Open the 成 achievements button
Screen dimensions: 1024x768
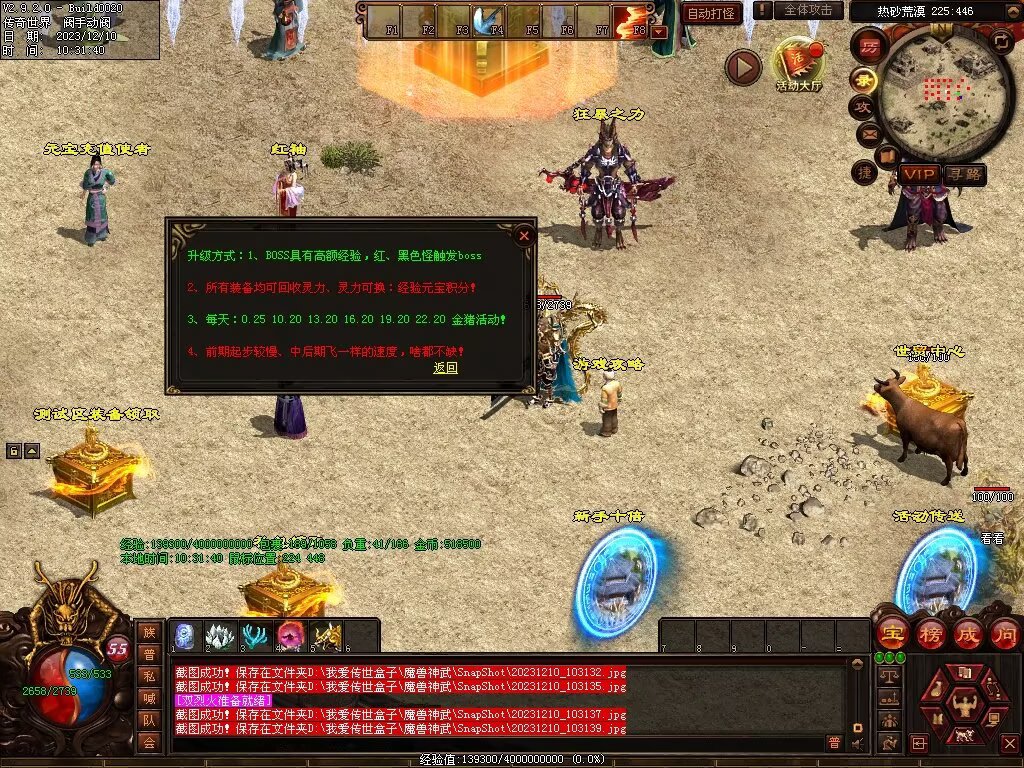tap(968, 634)
